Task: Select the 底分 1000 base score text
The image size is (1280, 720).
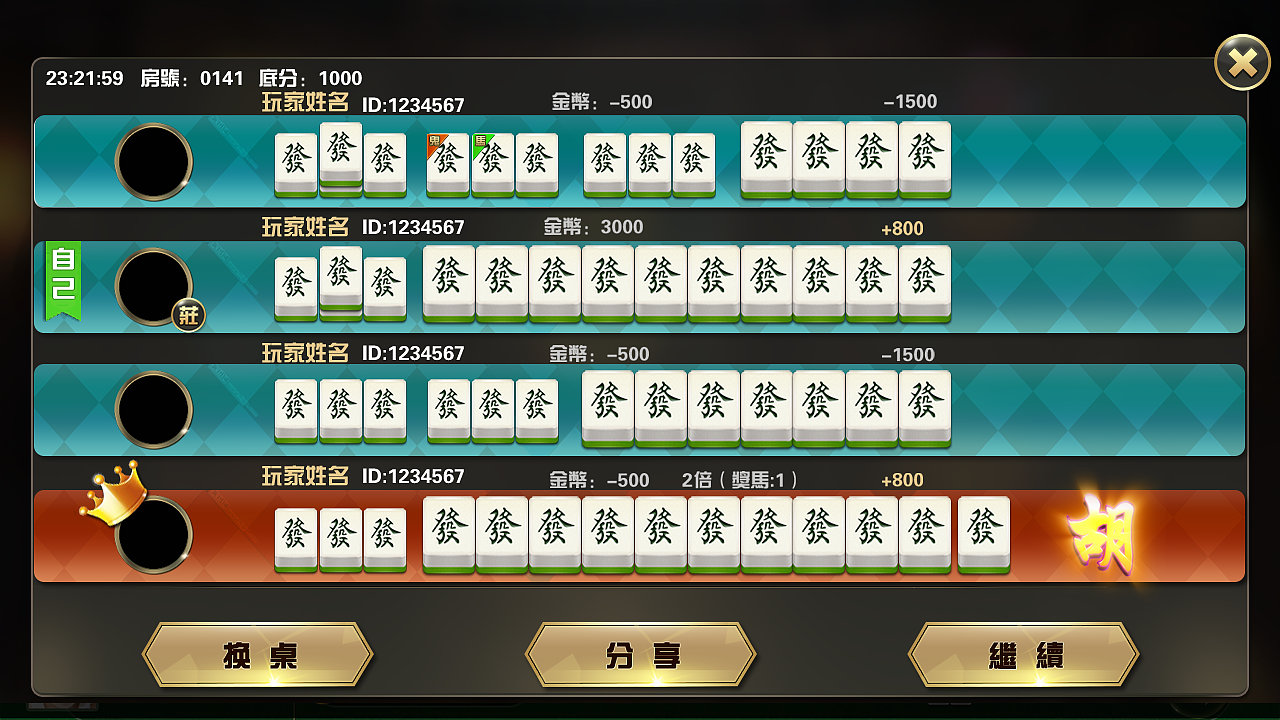Action: 312,78
